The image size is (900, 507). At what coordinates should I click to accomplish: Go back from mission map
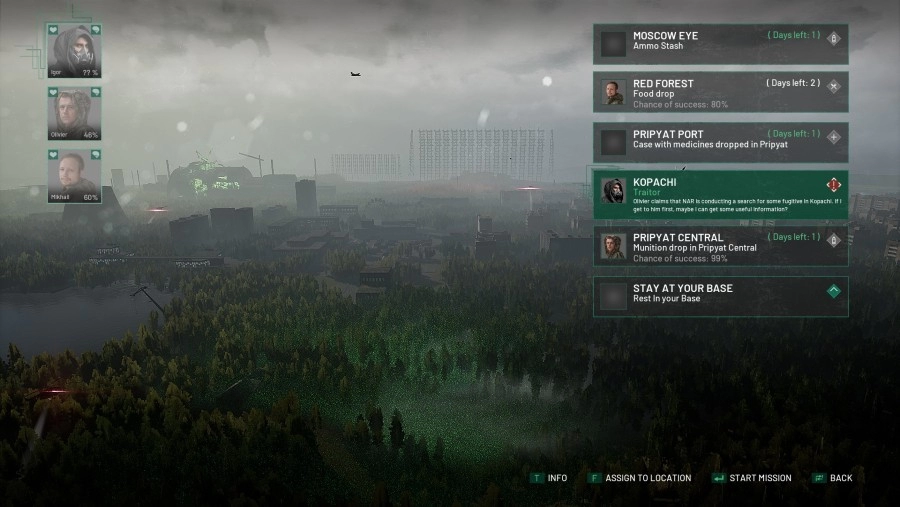click(x=833, y=478)
